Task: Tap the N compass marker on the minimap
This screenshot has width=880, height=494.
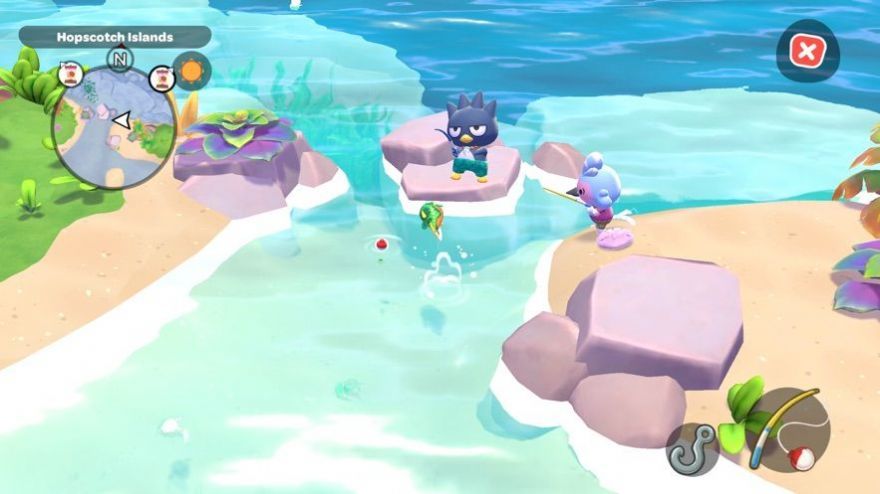Action: 120,60
